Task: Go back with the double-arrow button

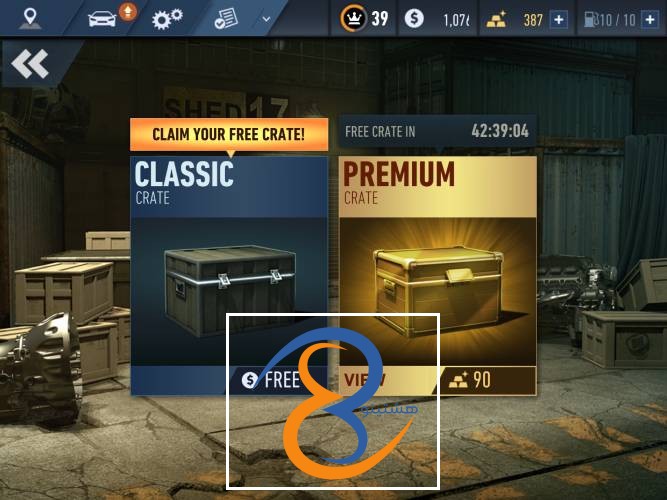Action: coord(30,65)
